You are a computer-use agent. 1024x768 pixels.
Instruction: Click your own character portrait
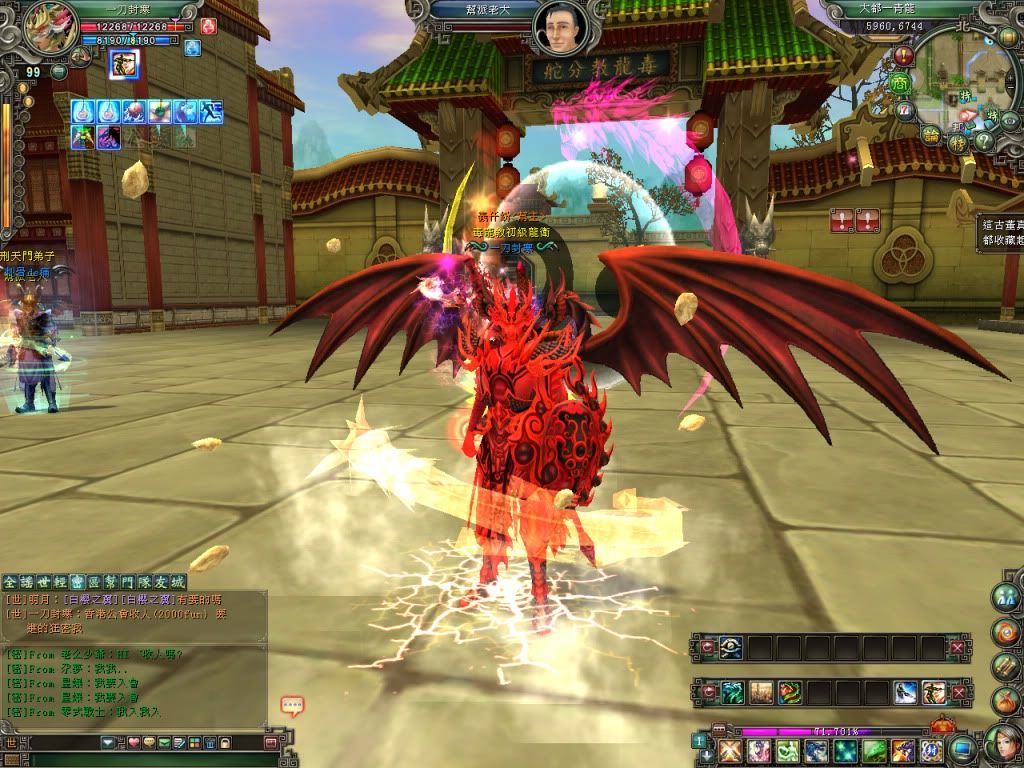(x=44, y=27)
